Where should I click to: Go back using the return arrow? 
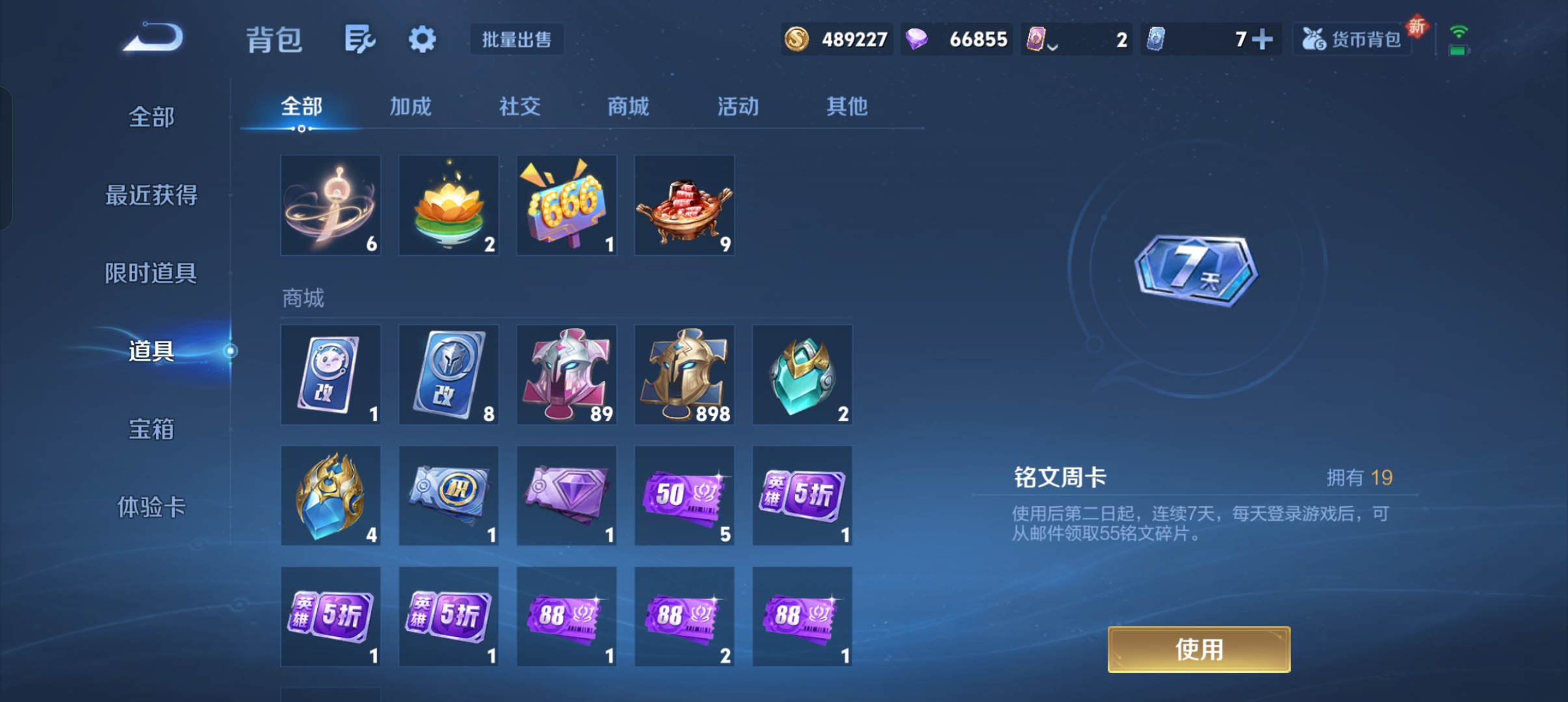[x=154, y=38]
